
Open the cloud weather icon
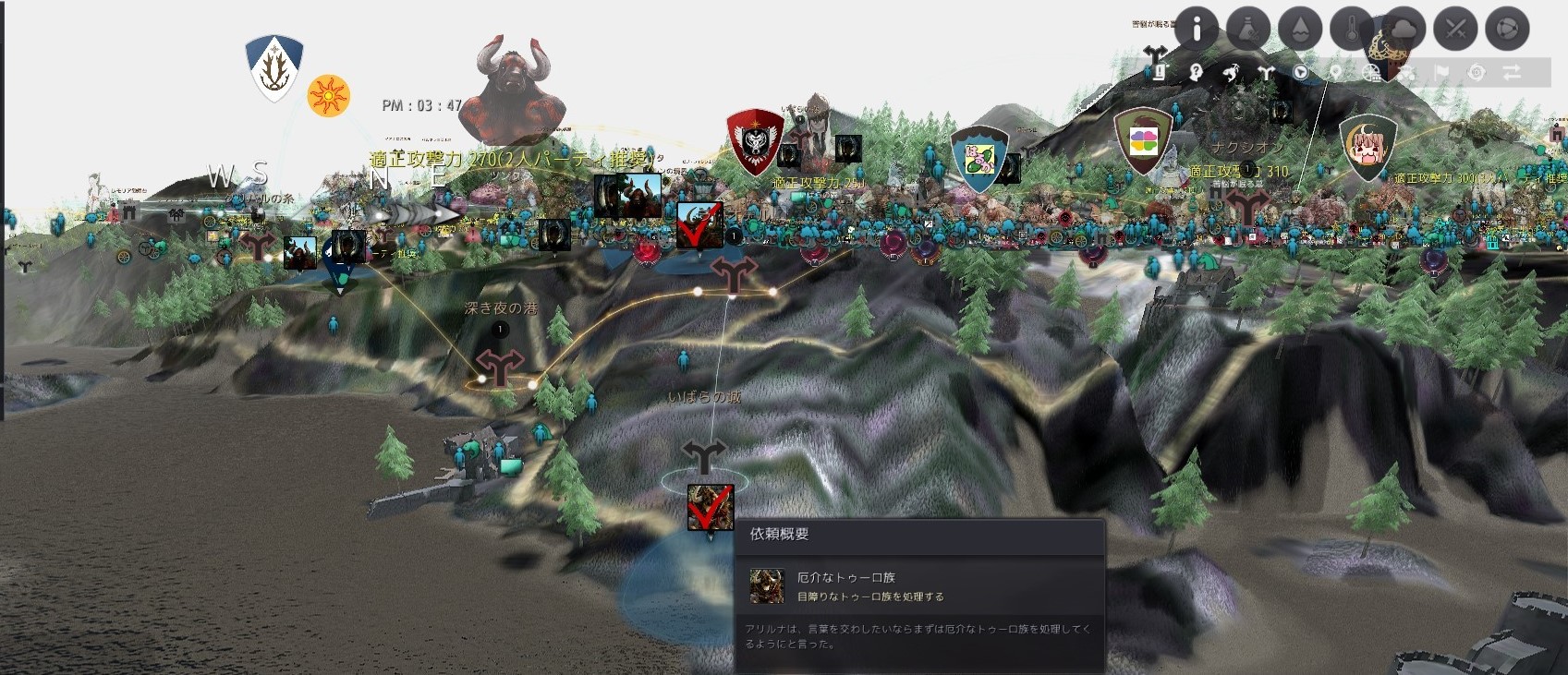tap(1402, 28)
